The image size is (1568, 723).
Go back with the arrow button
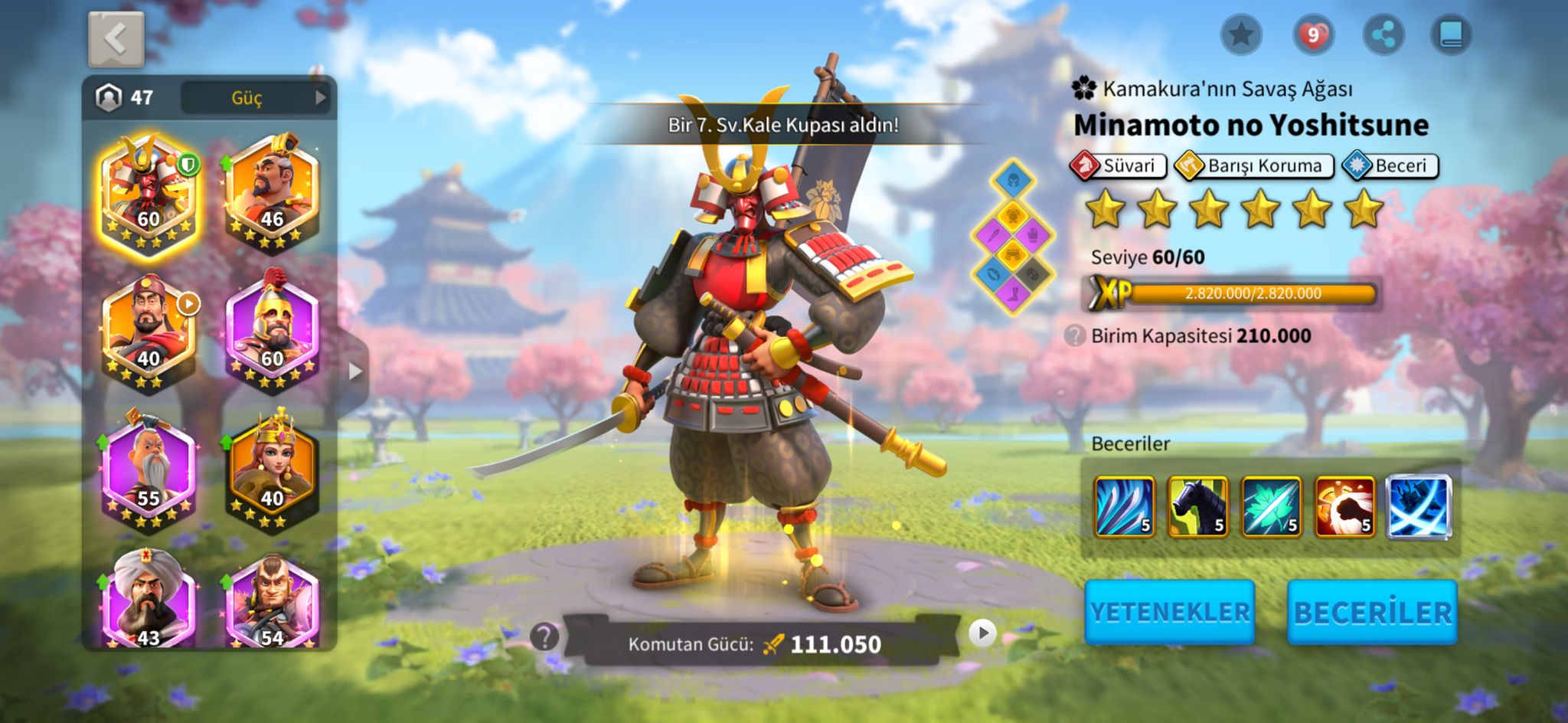pyautogui.click(x=116, y=39)
